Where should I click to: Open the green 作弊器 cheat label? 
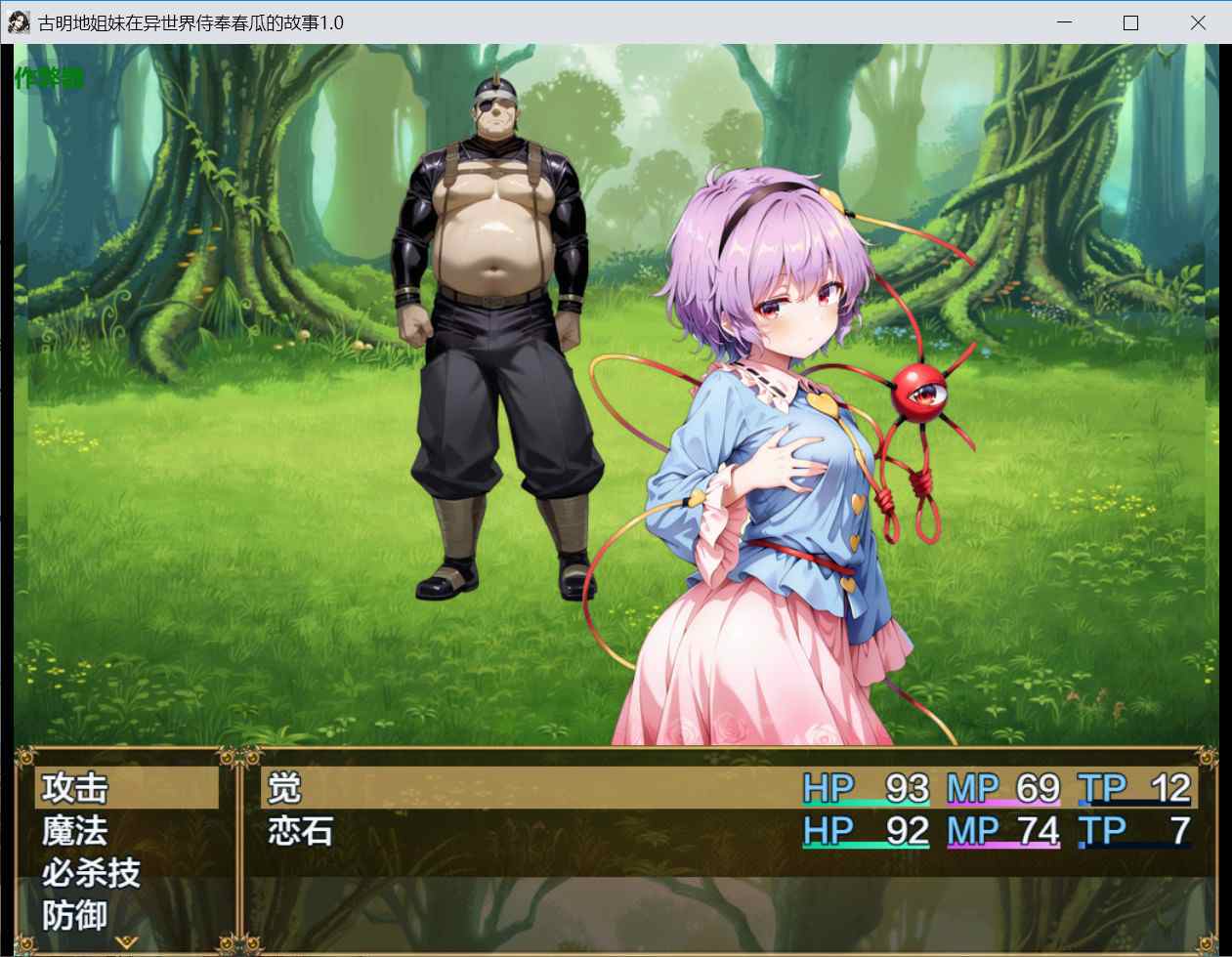(49, 78)
